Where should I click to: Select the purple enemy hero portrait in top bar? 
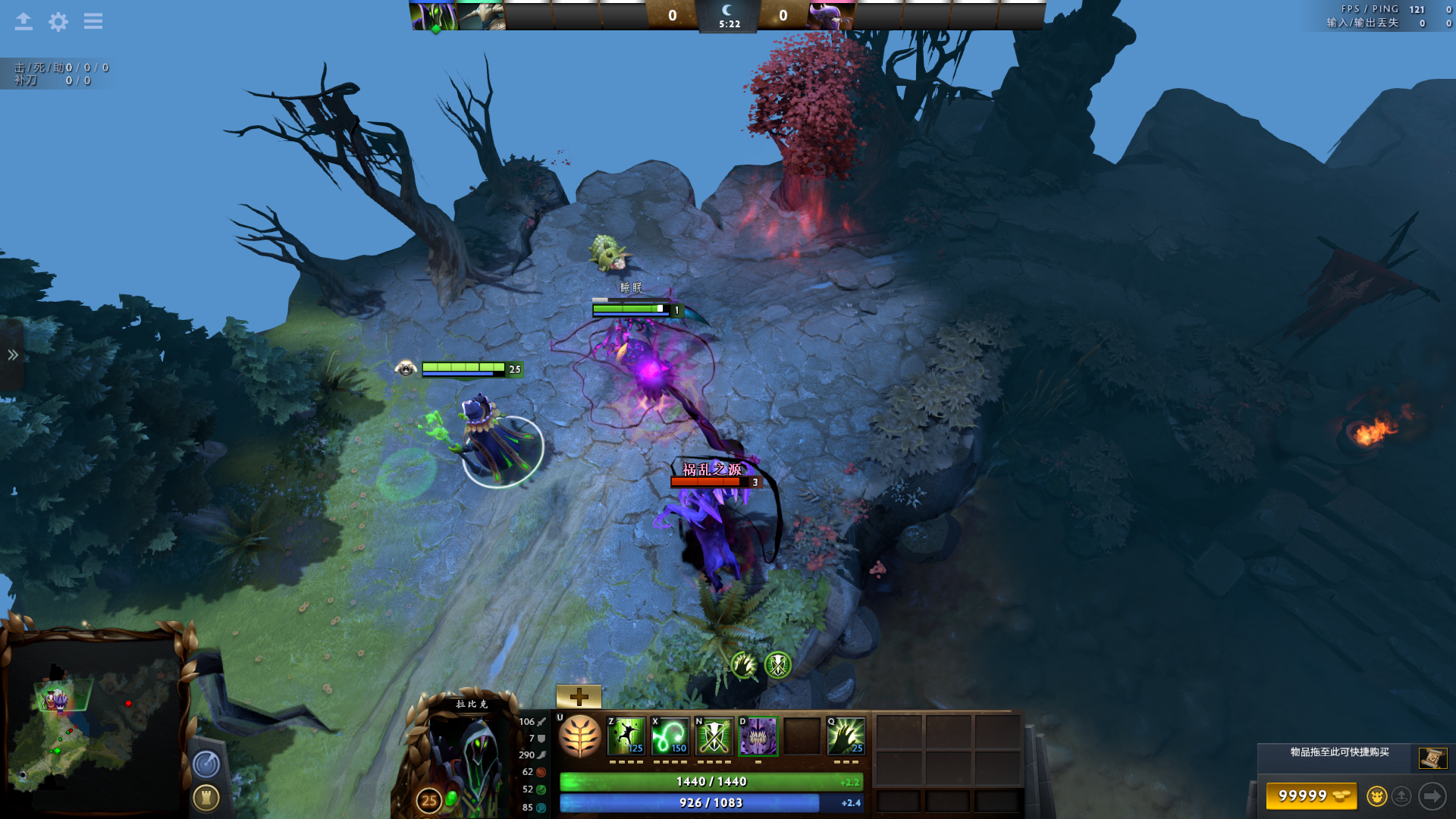click(x=830, y=15)
